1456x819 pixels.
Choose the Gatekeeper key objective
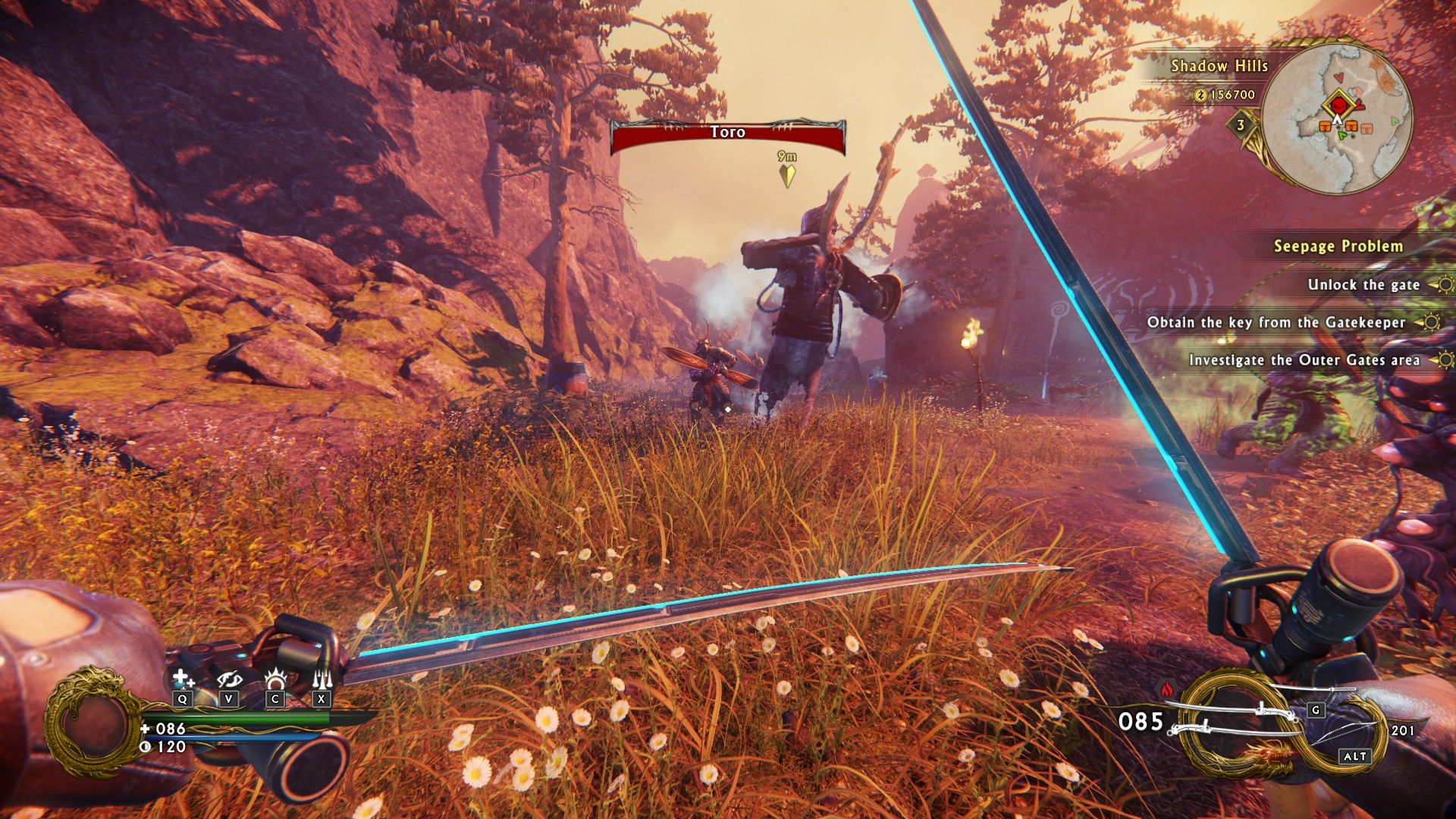(x=1276, y=322)
